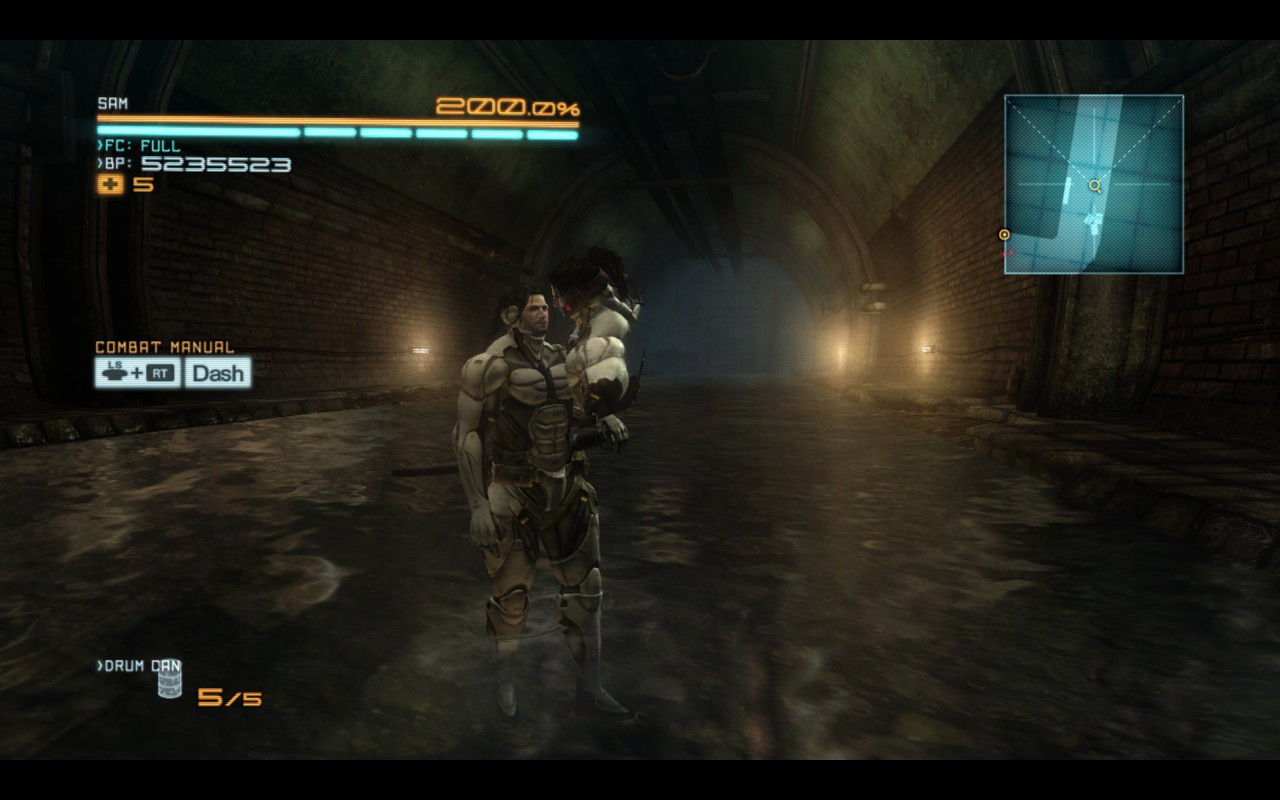Tap the magnifier marker on the minimap

(1095, 186)
